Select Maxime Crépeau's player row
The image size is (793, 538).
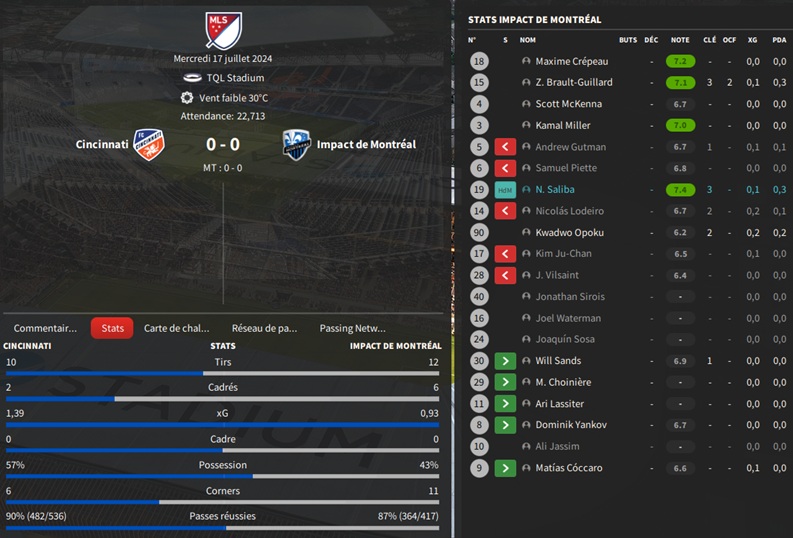click(571, 61)
